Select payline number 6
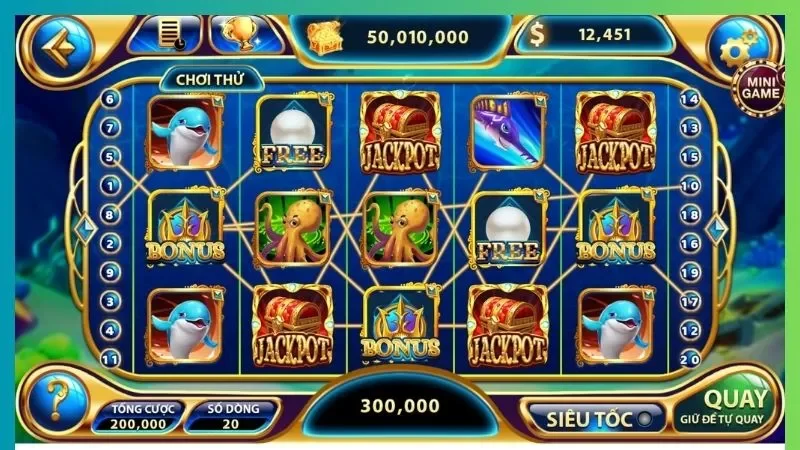800x450 pixels. click(109, 99)
